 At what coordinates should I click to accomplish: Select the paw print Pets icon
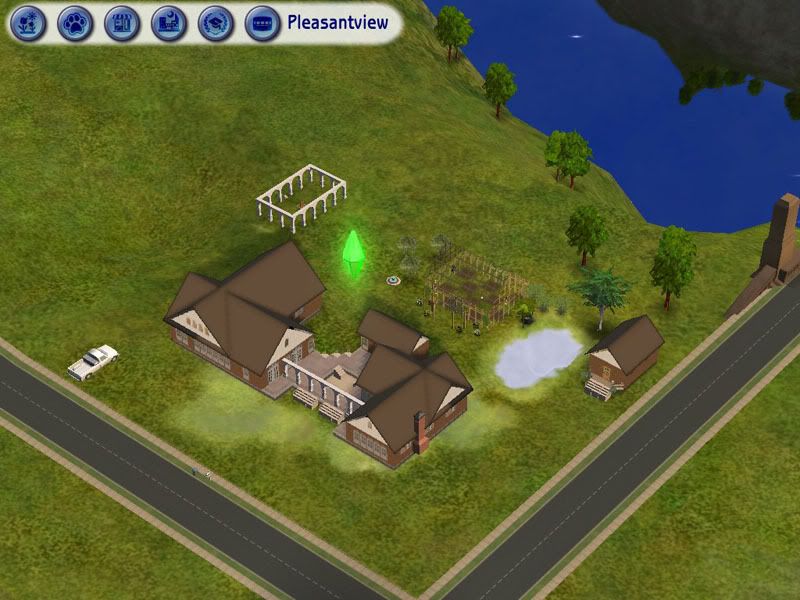[x=75, y=22]
